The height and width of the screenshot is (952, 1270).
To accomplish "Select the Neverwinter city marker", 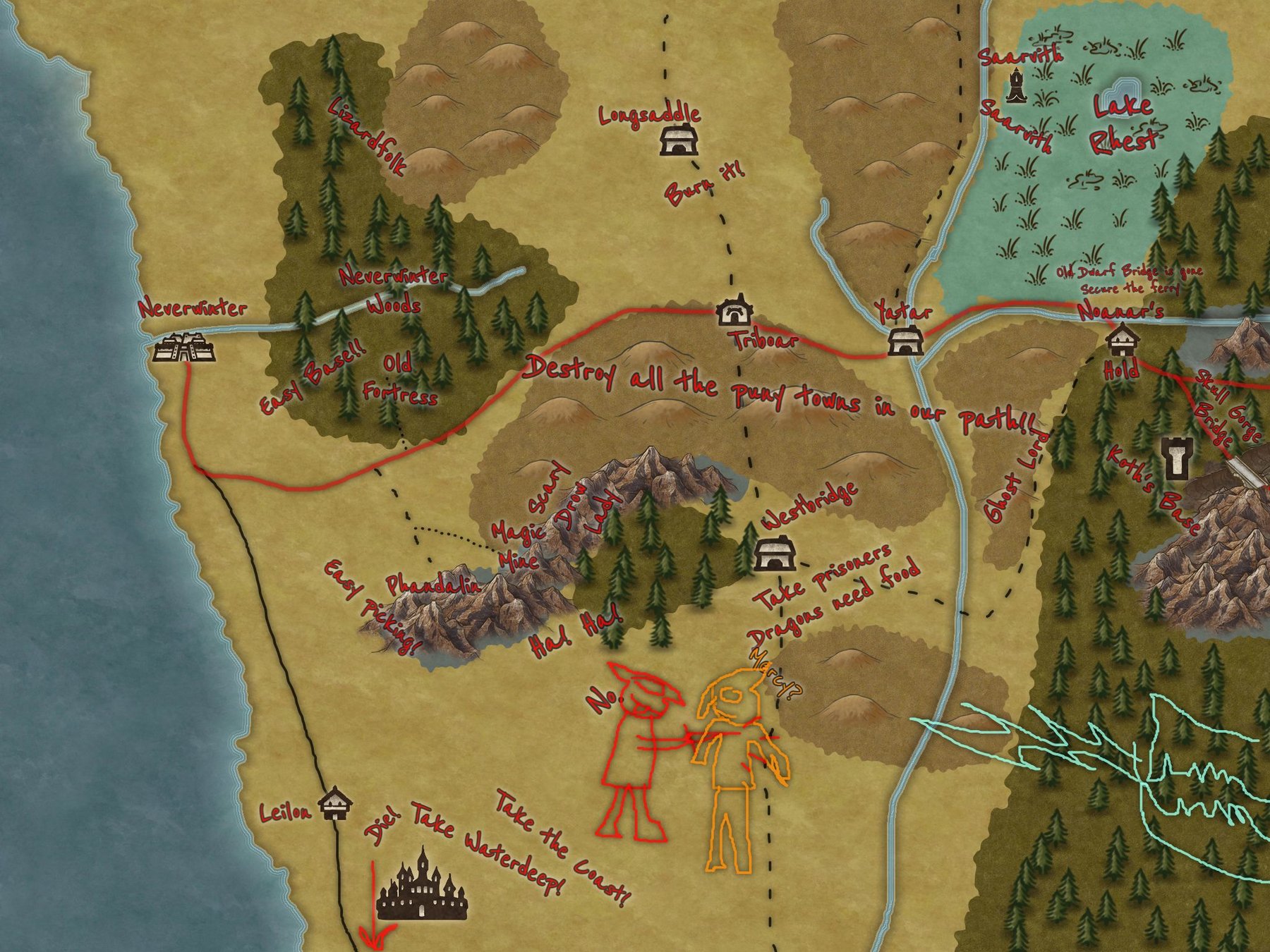I will pos(184,348).
